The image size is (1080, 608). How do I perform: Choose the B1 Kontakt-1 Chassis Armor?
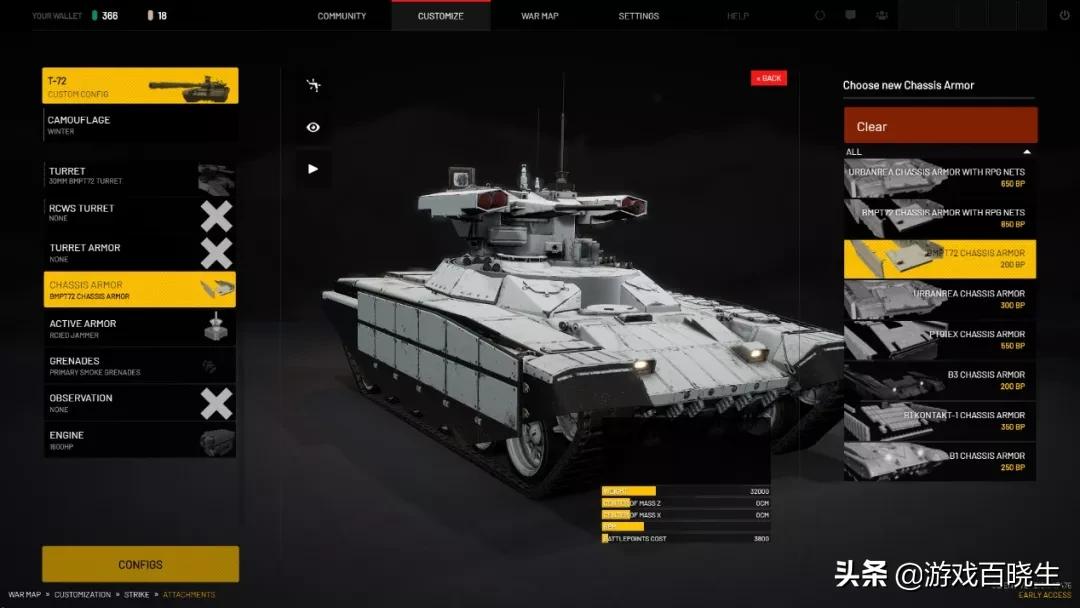(x=940, y=421)
